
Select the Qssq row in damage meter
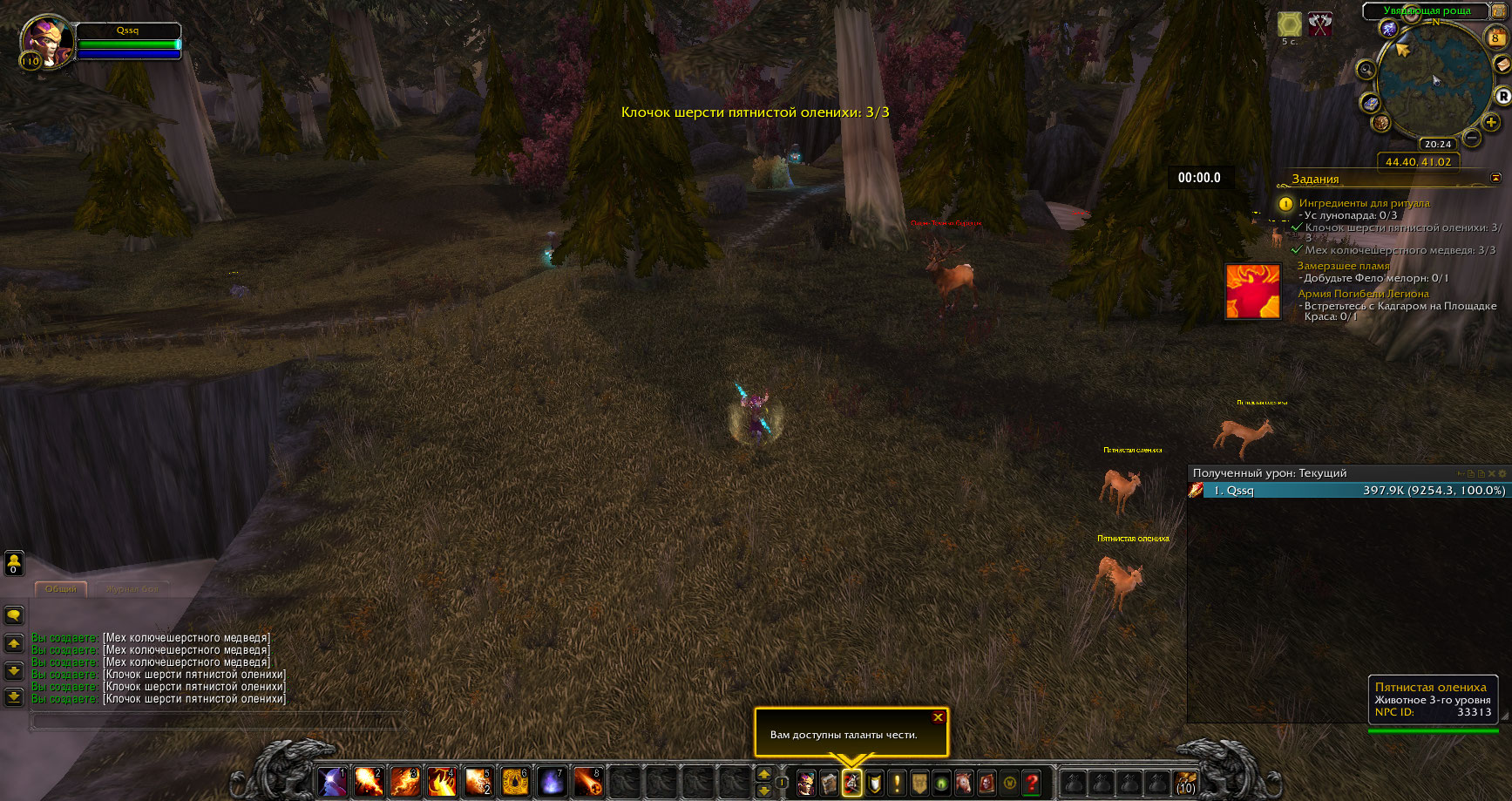click(x=1347, y=491)
